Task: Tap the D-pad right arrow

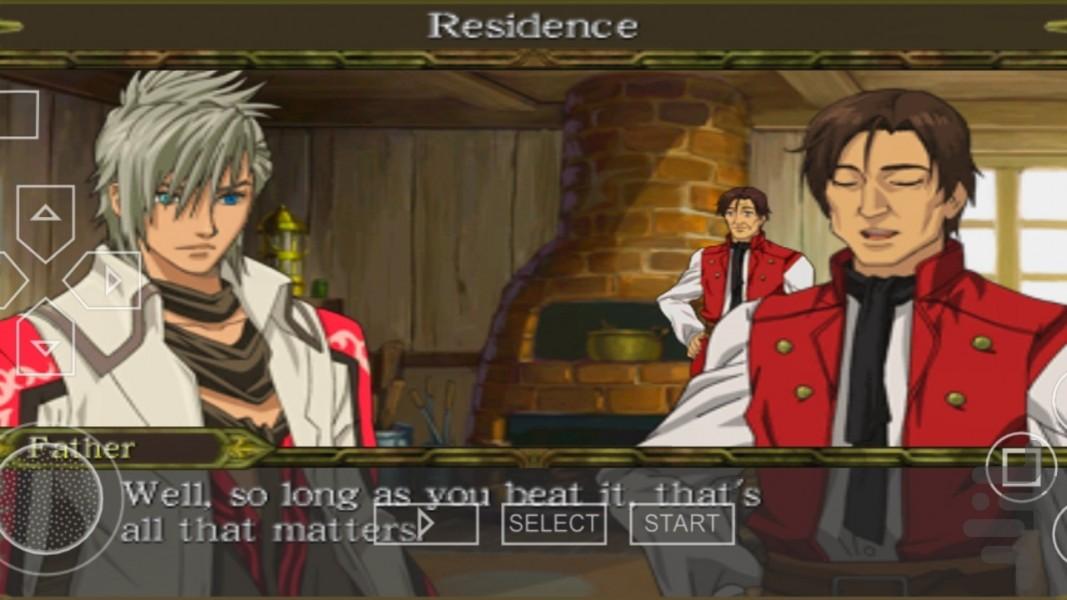Action: [108, 281]
